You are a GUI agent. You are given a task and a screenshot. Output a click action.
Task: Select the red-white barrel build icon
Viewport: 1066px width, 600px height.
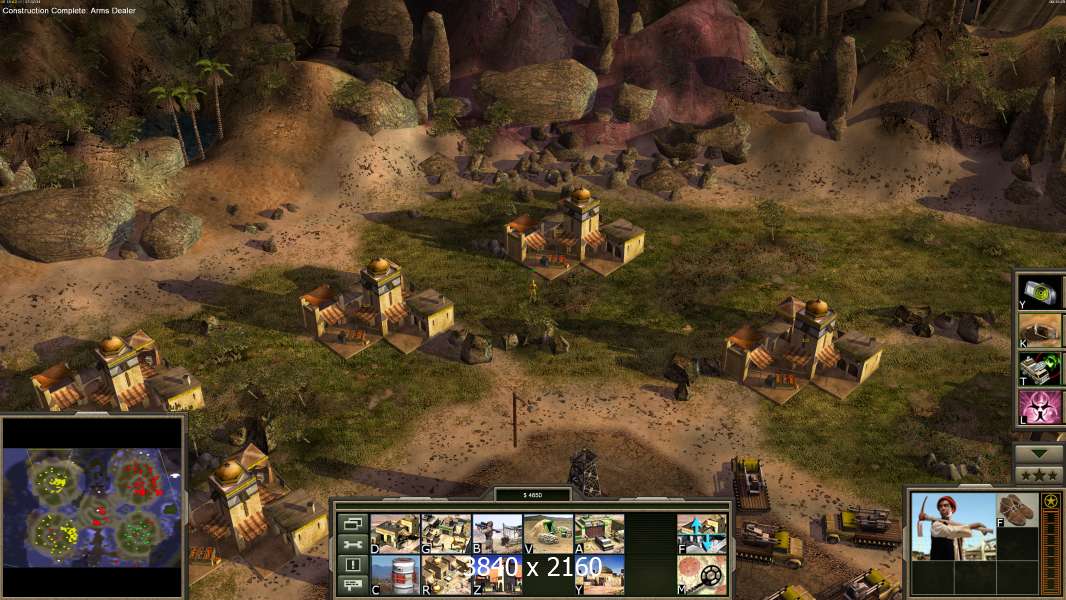pyautogui.click(x=394, y=575)
